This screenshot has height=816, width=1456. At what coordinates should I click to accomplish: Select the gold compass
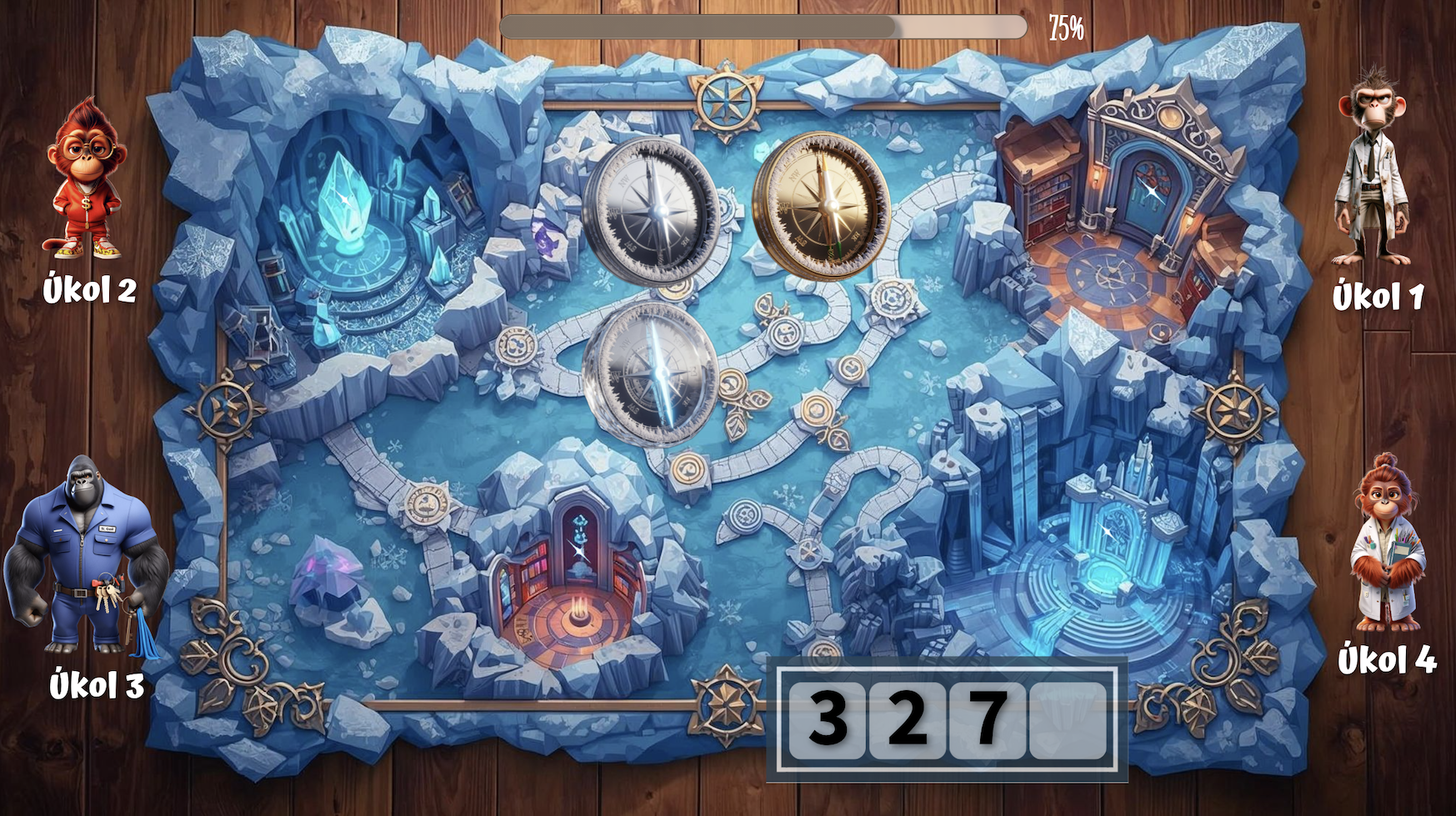pos(821,204)
